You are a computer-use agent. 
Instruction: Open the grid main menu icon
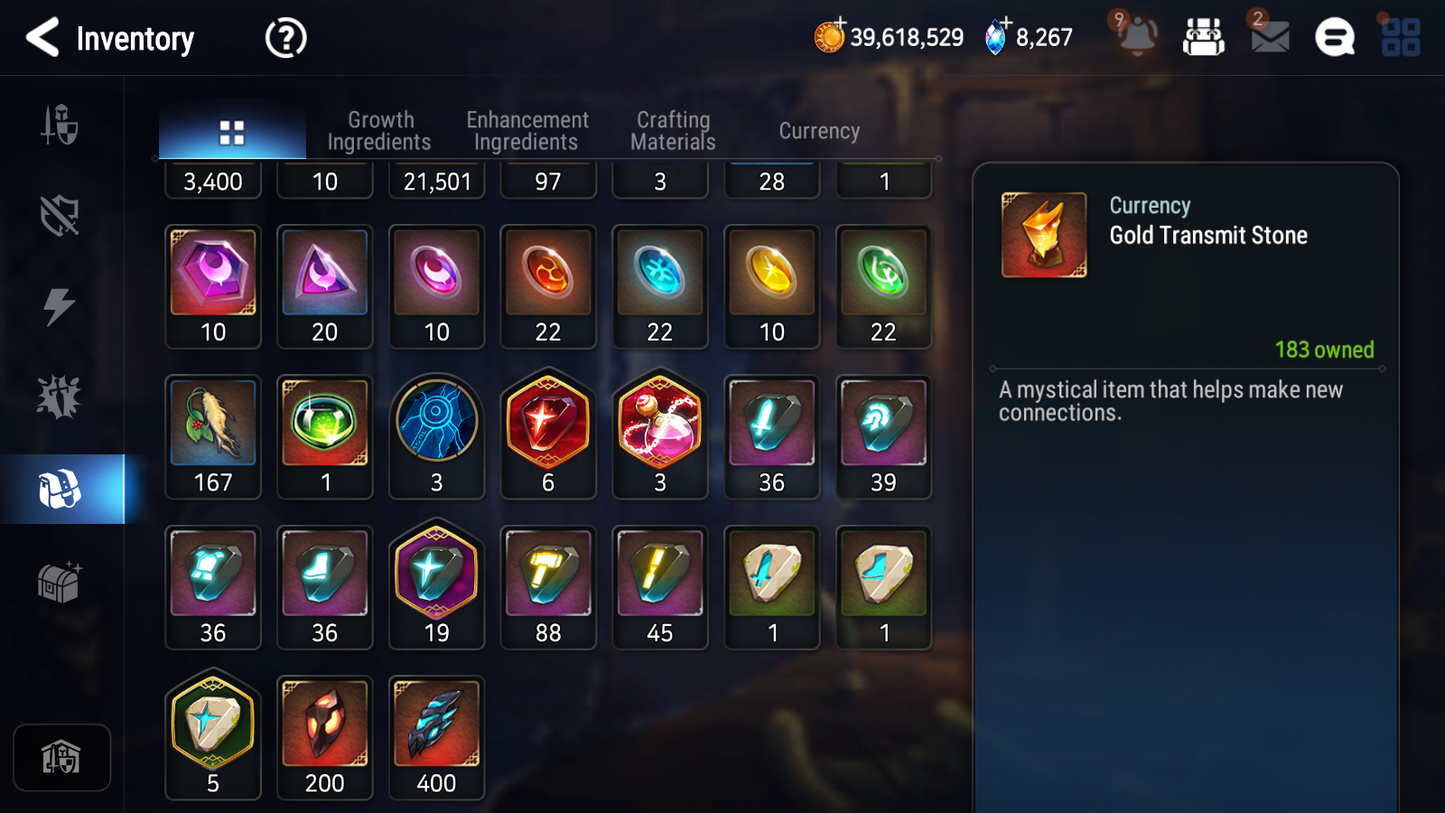tap(1400, 38)
